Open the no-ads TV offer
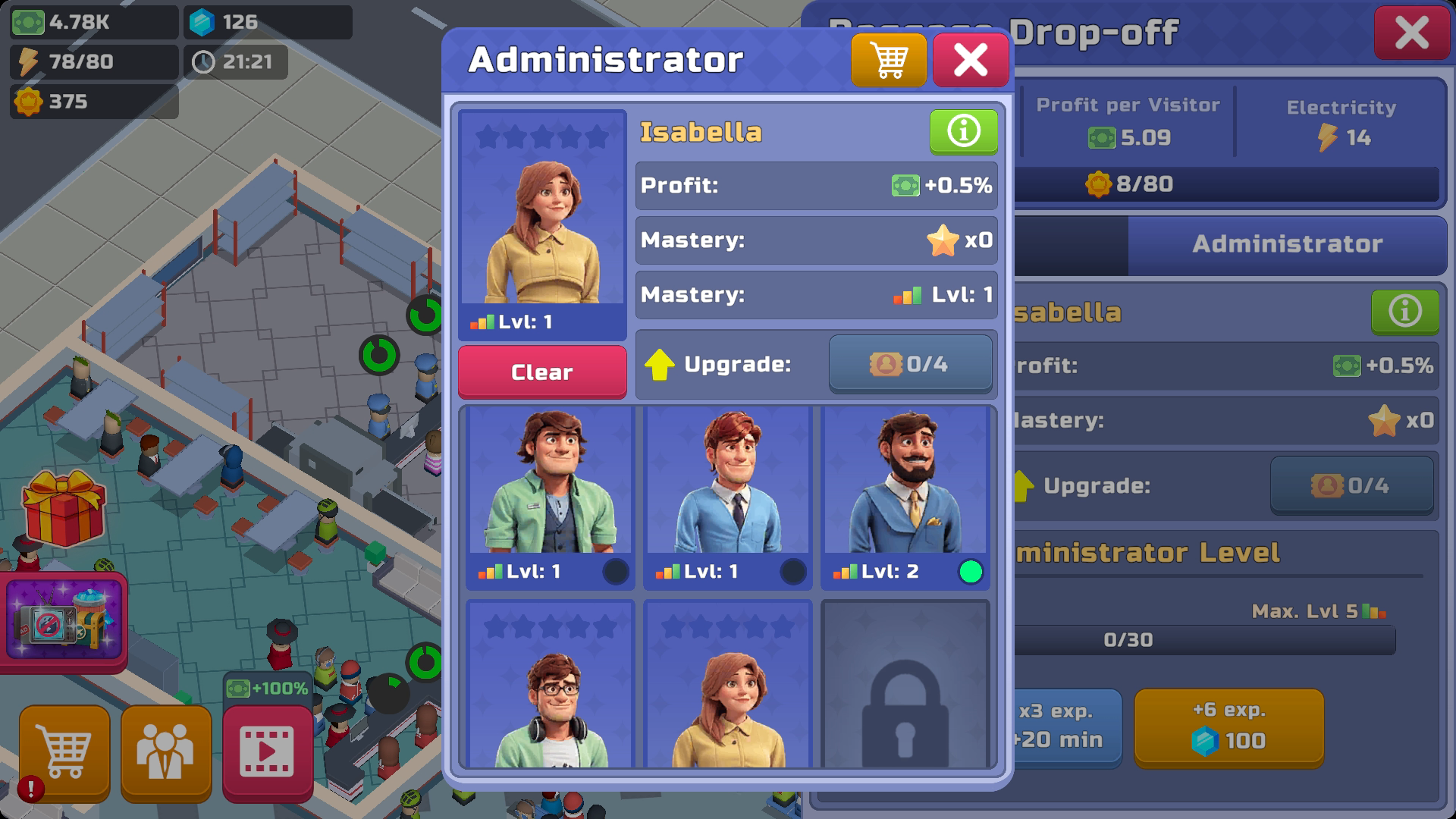This screenshot has width=1456, height=819. click(64, 618)
